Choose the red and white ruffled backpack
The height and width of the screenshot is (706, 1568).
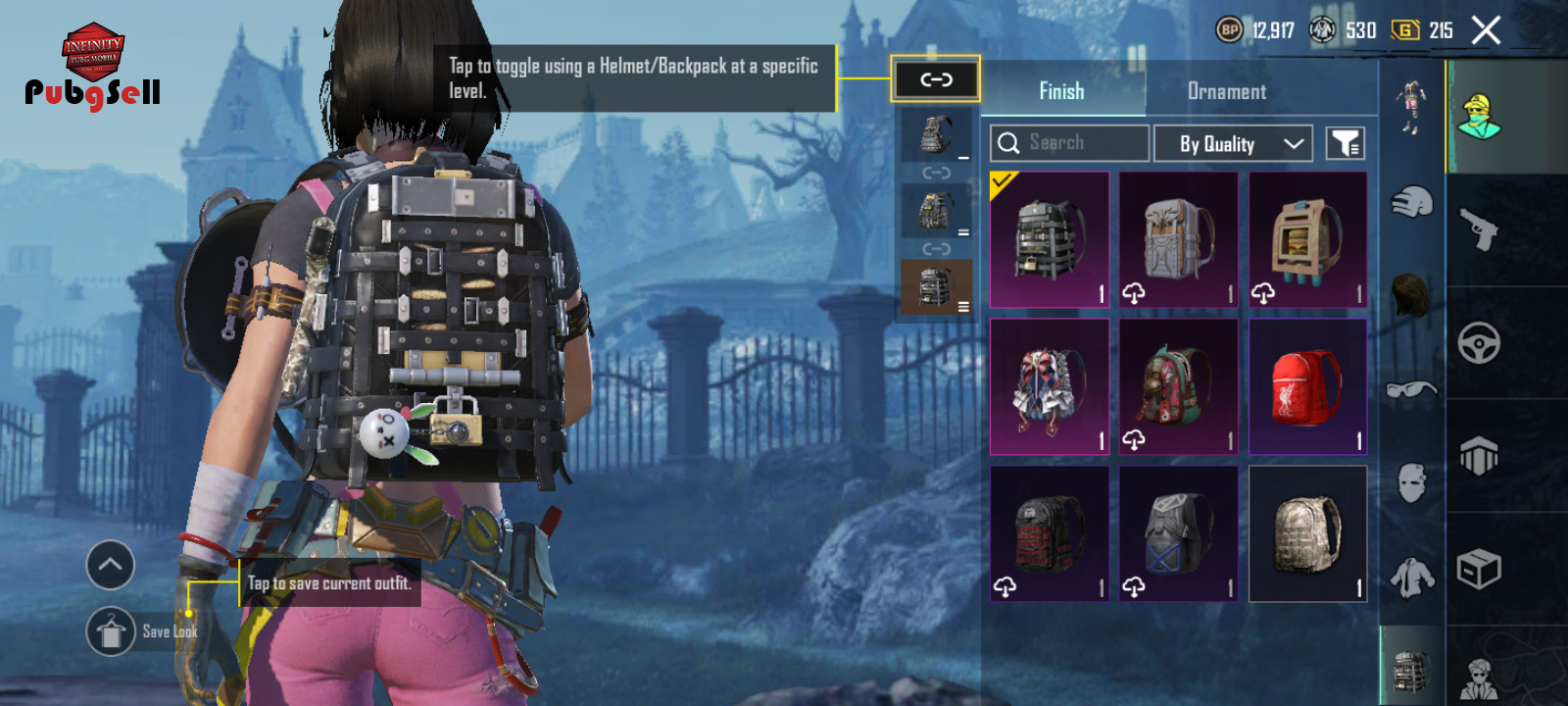coord(1050,386)
